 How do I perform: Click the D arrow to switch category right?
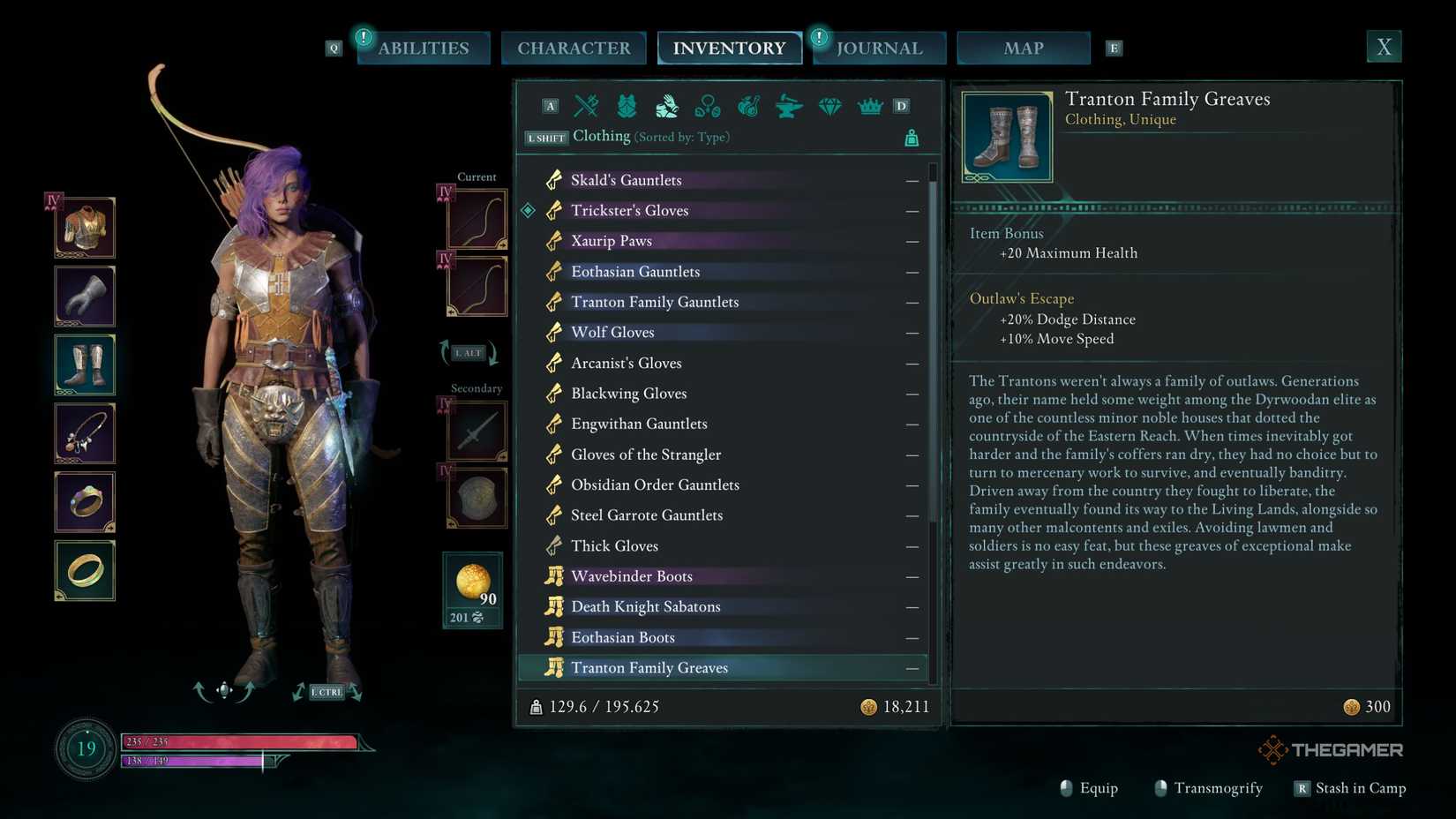[x=901, y=105]
